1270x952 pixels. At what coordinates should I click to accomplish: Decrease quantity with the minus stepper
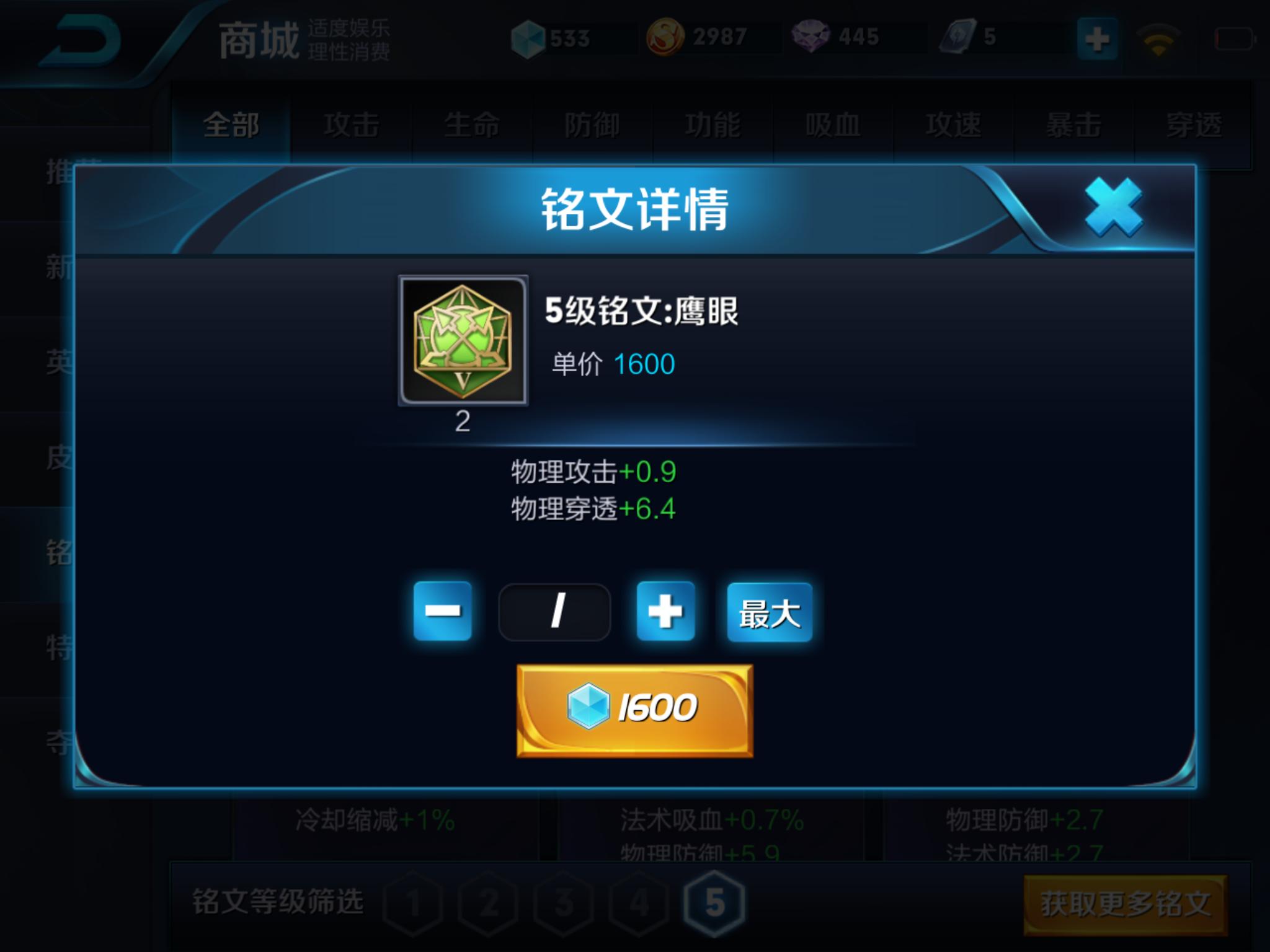tap(445, 611)
